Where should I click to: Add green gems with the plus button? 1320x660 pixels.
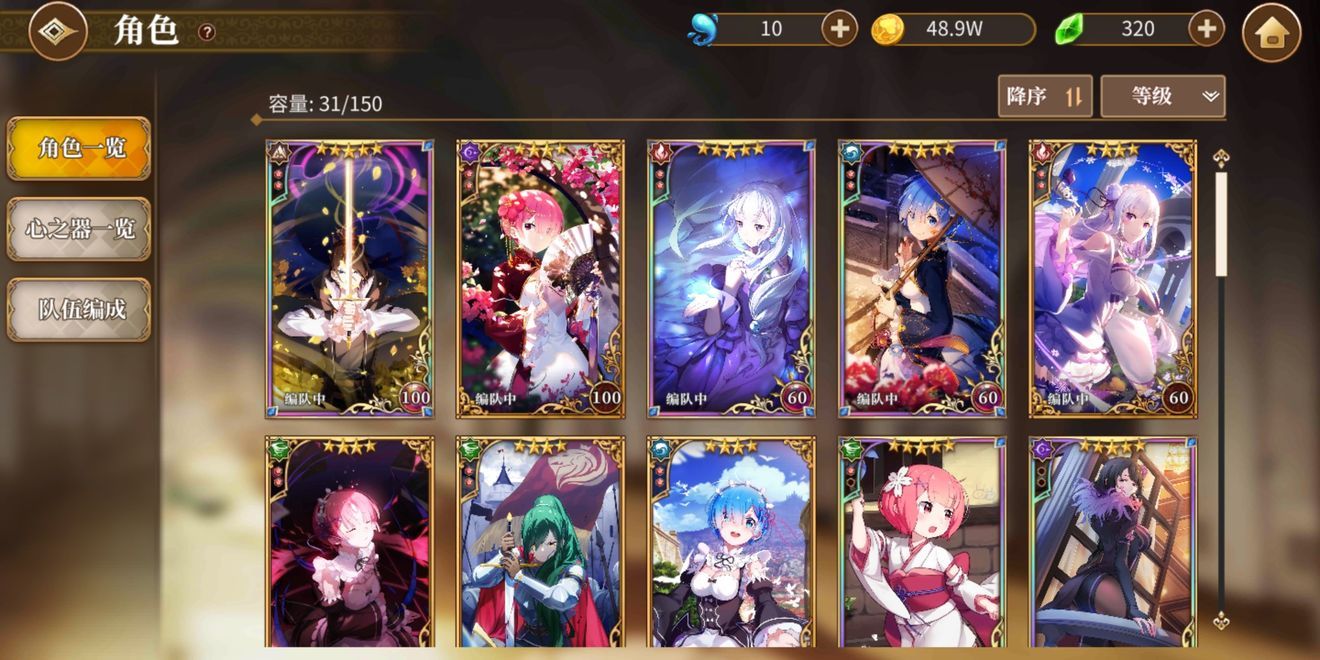(x=1207, y=29)
